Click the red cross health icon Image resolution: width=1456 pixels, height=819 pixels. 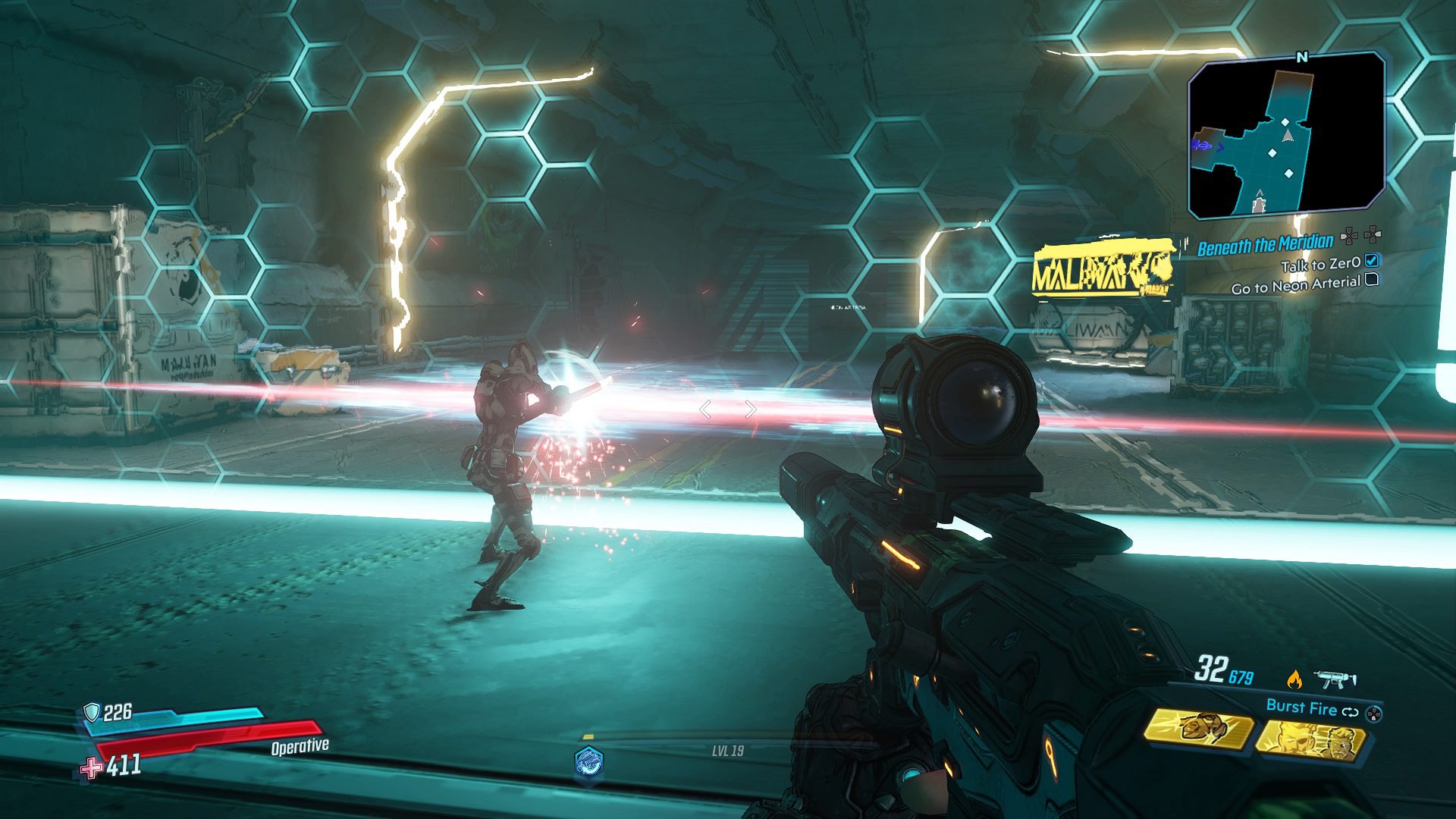(92, 768)
